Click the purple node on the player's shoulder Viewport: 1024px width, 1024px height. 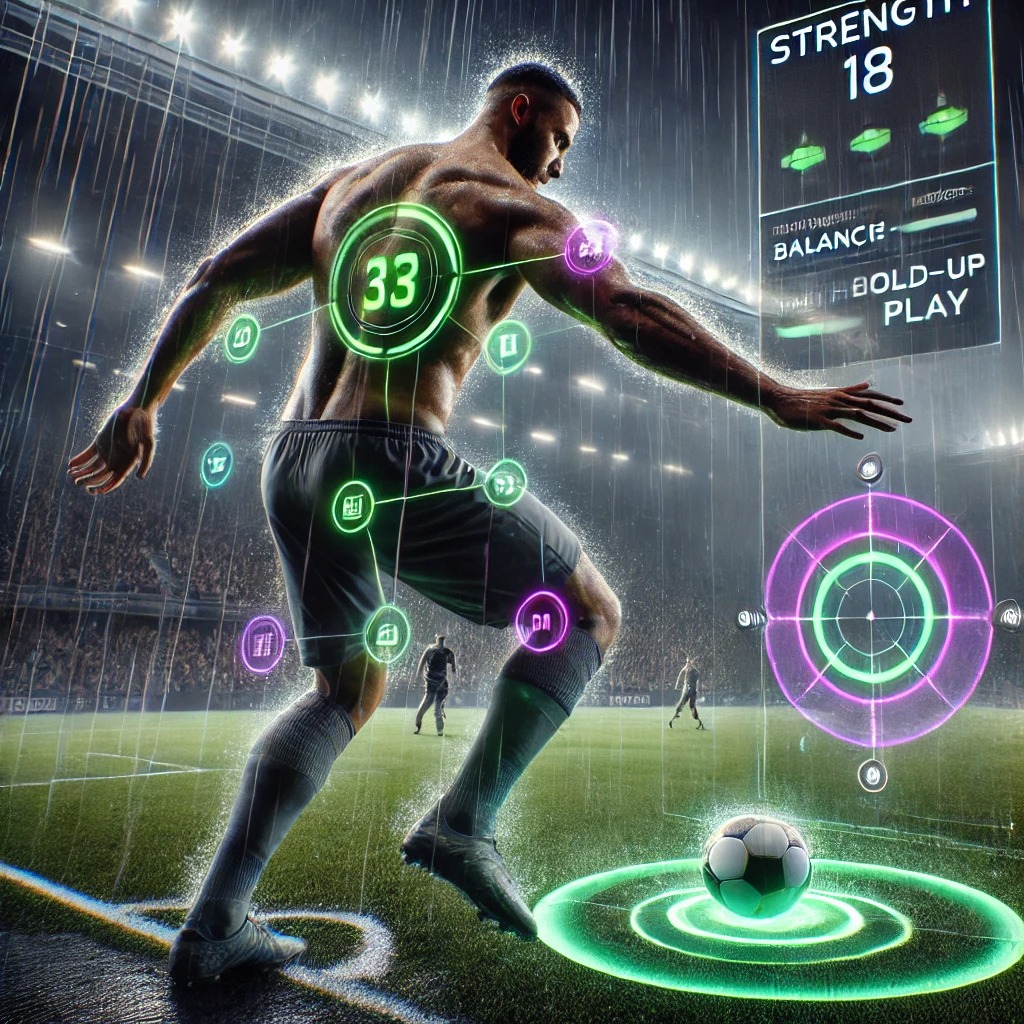[x=590, y=247]
